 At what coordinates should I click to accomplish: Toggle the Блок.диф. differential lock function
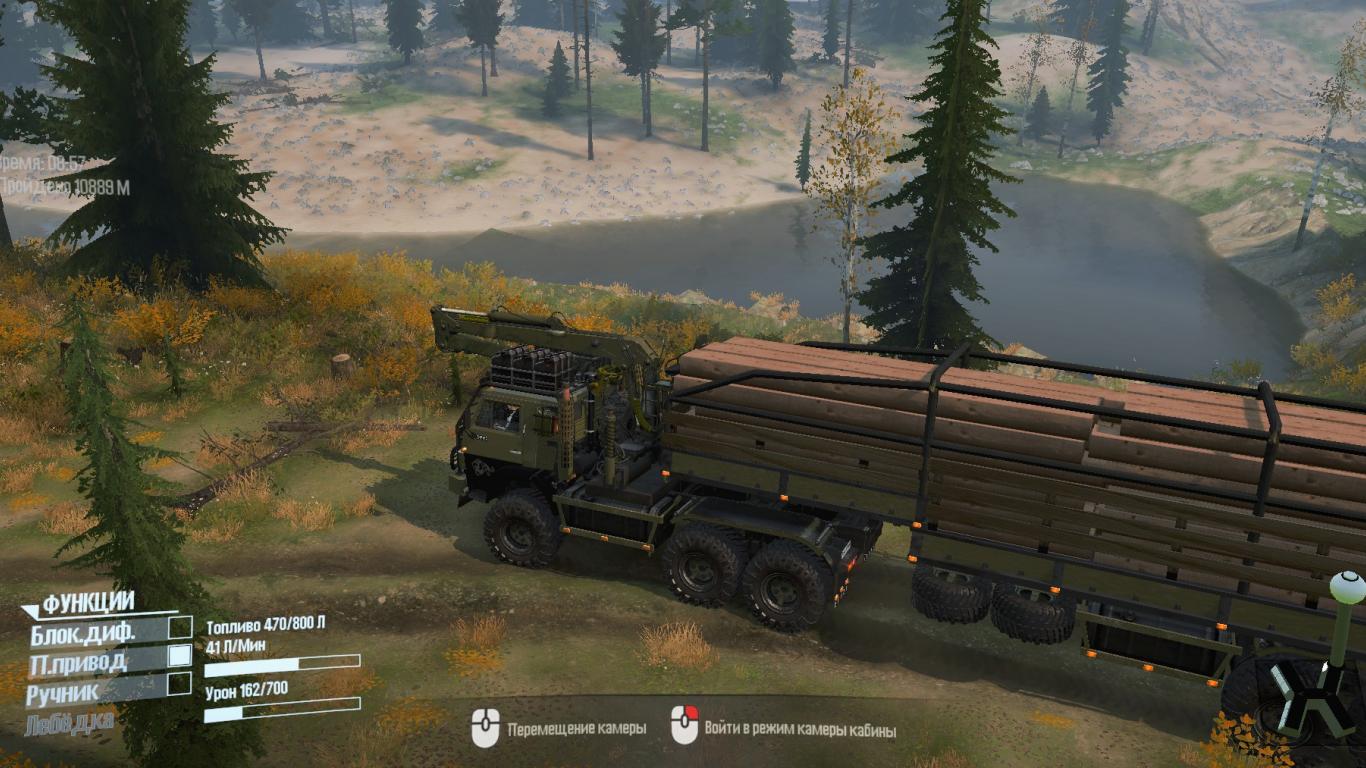[180, 628]
